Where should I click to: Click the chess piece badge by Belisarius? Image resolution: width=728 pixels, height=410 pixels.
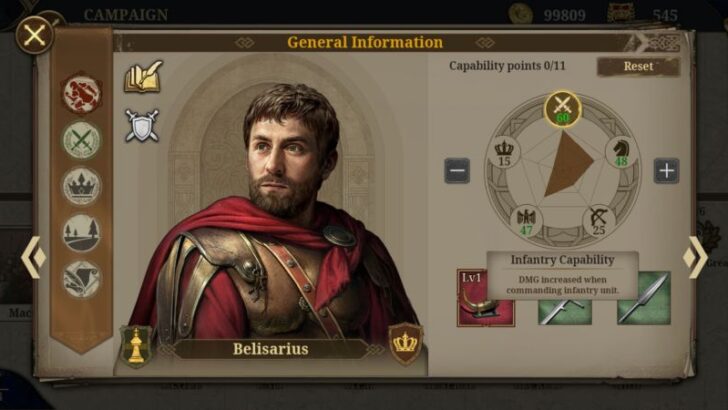click(136, 345)
